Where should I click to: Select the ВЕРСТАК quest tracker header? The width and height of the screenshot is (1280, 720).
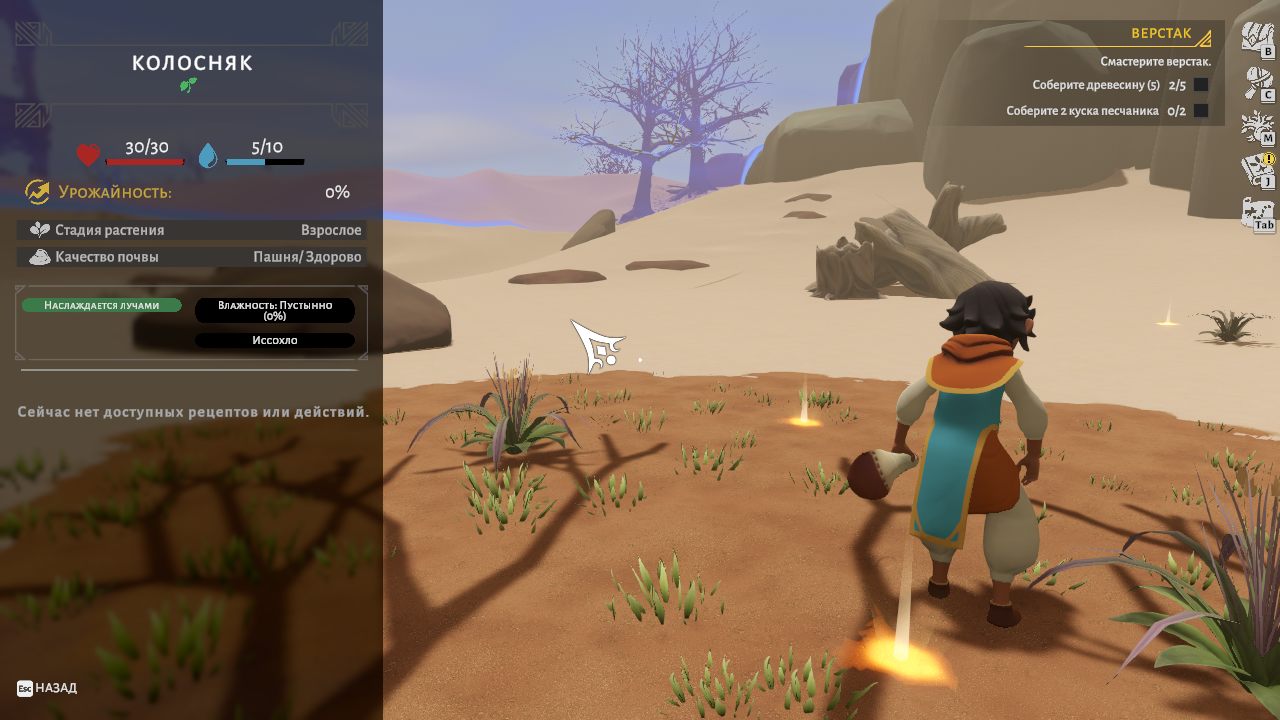(x=1161, y=34)
